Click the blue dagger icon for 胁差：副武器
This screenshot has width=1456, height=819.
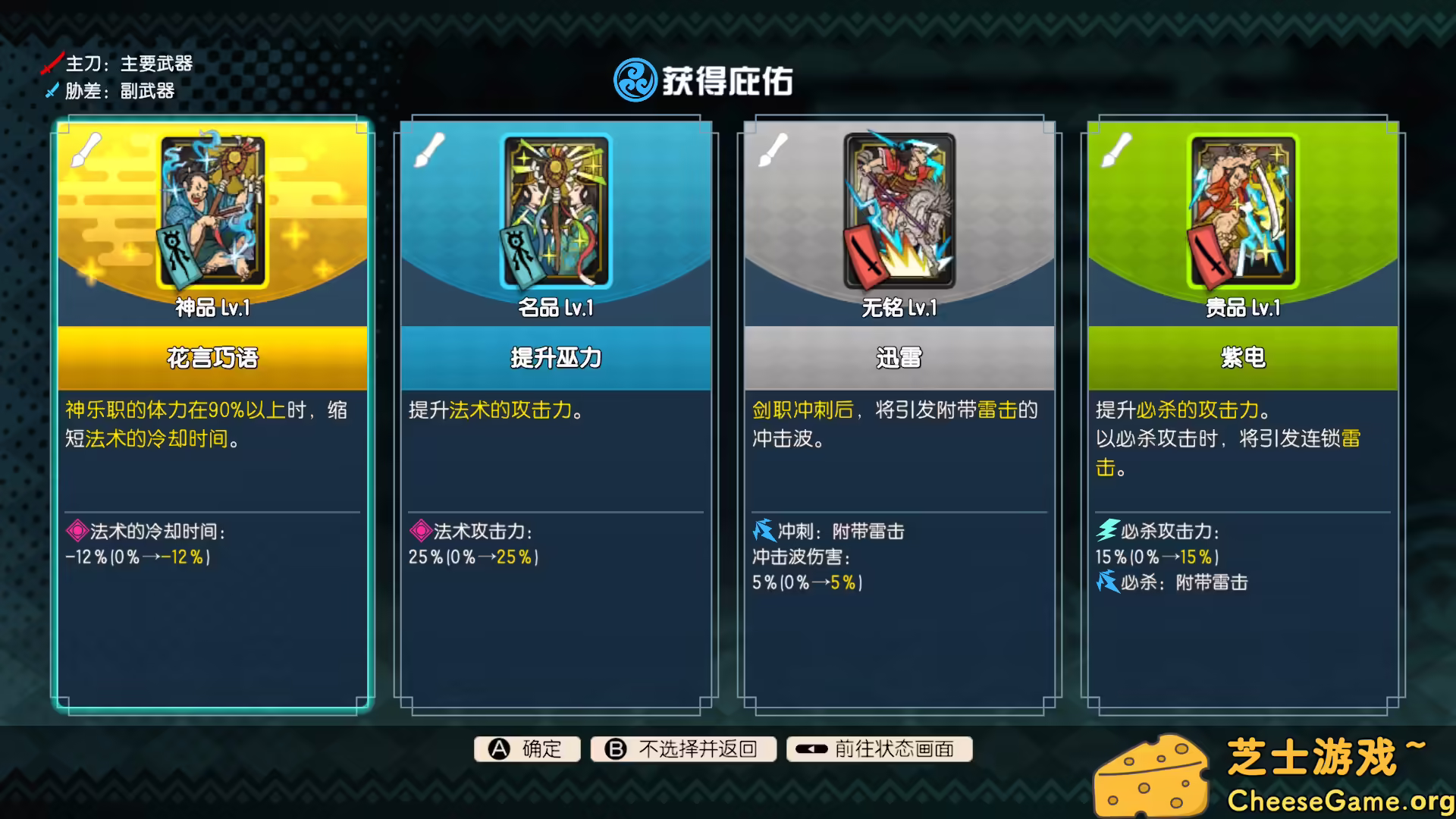click(50, 92)
